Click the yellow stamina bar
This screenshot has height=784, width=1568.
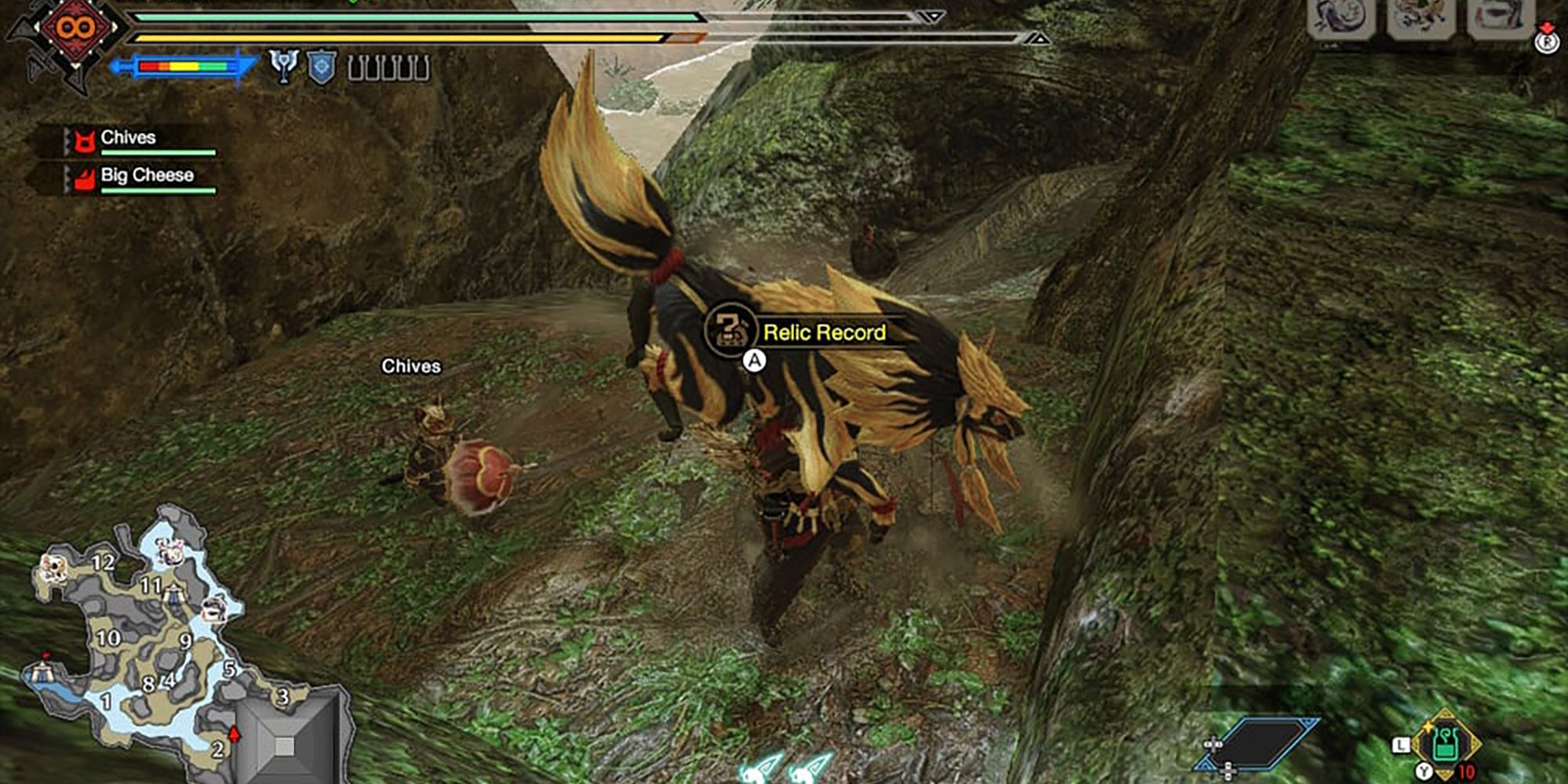392,38
